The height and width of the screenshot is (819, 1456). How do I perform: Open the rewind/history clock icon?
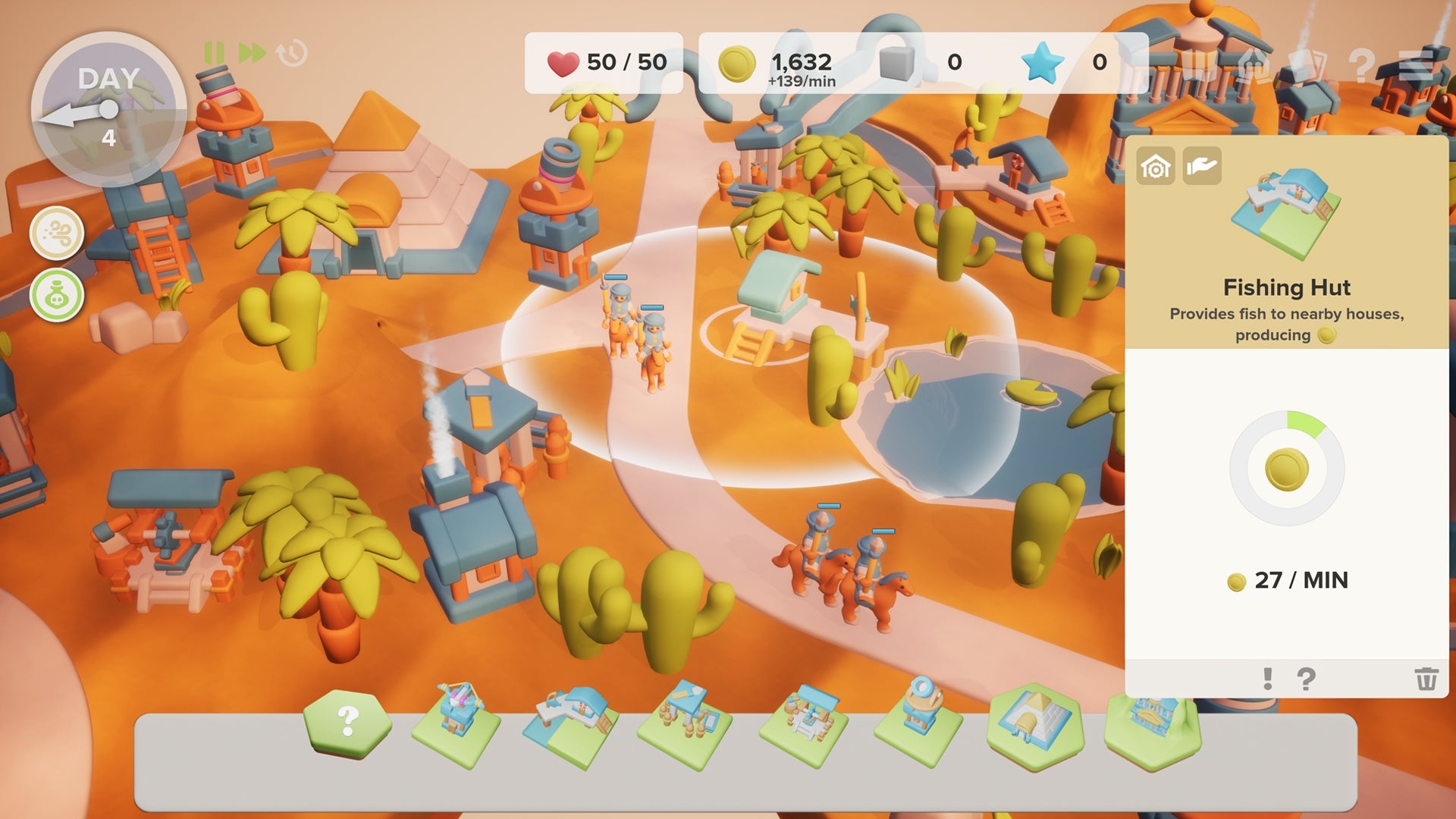click(289, 54)
